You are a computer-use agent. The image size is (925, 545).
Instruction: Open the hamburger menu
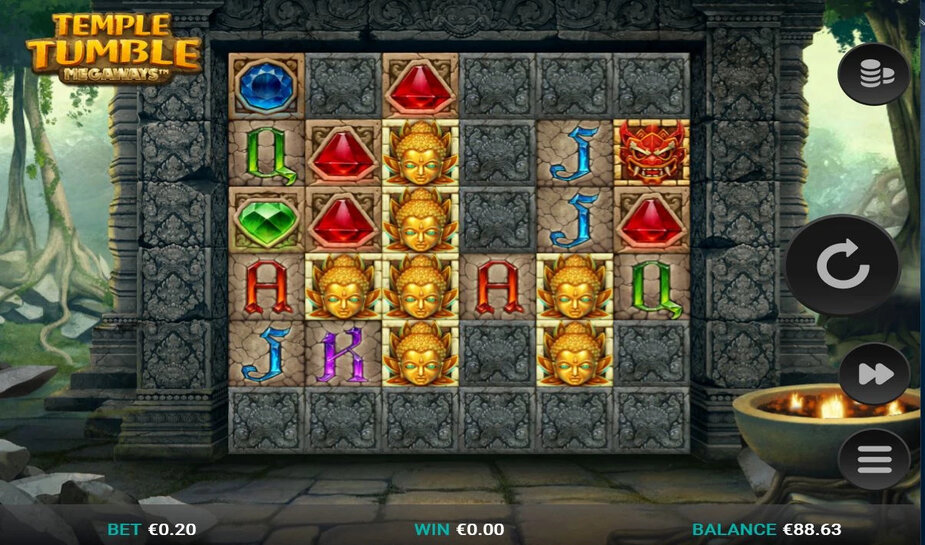pos(873,459)
